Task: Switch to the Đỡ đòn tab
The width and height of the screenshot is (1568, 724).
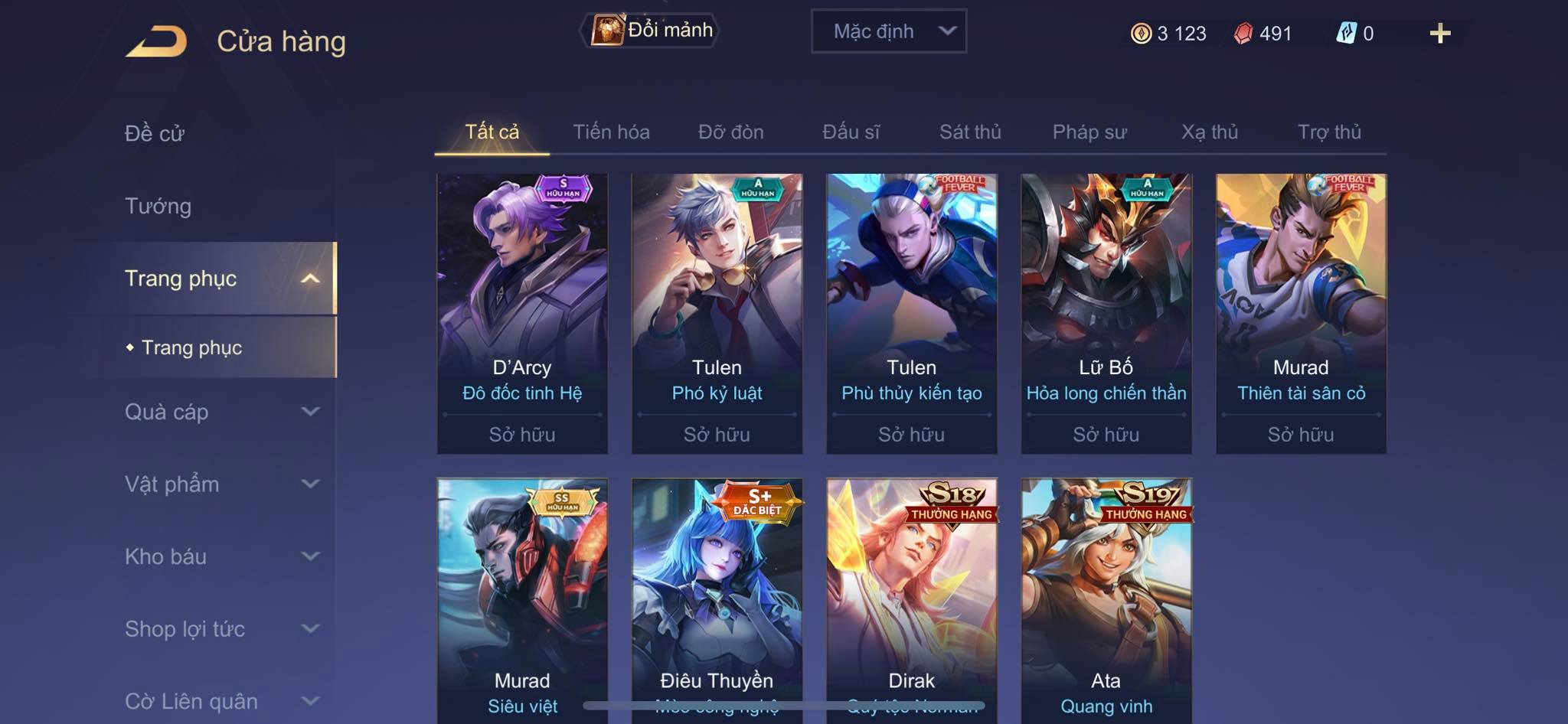Action: 730,132
